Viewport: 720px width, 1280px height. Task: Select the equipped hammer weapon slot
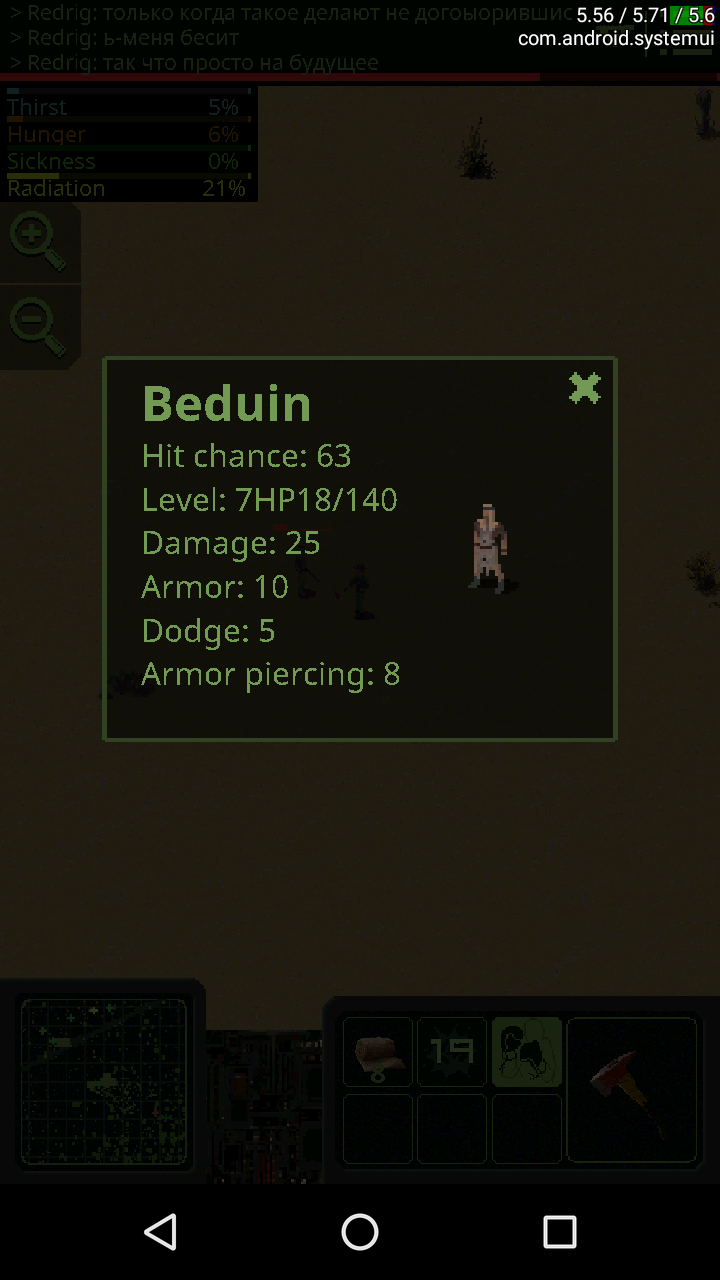click(x=631, y=1089)
